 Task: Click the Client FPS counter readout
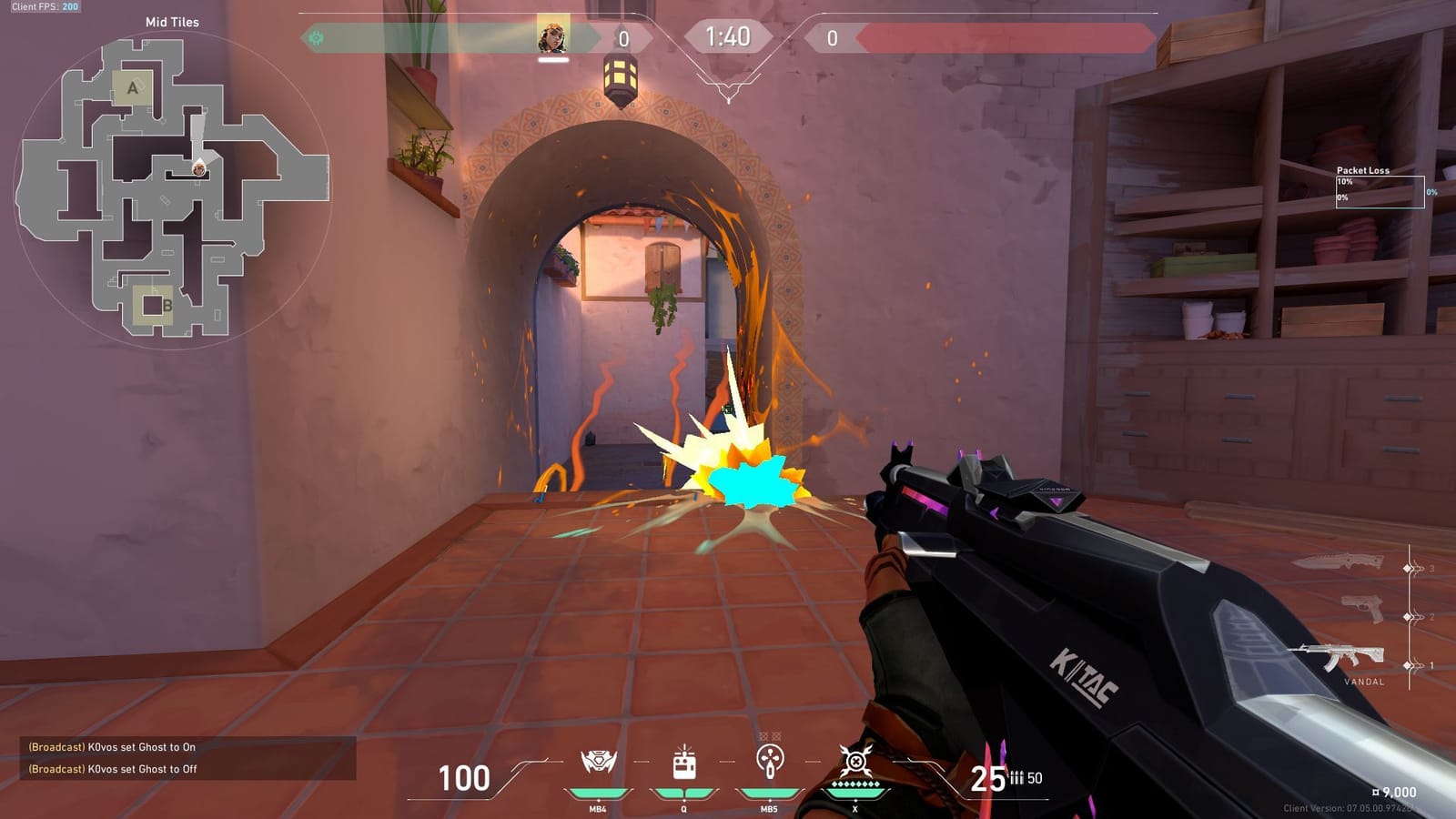click(47, 8)
